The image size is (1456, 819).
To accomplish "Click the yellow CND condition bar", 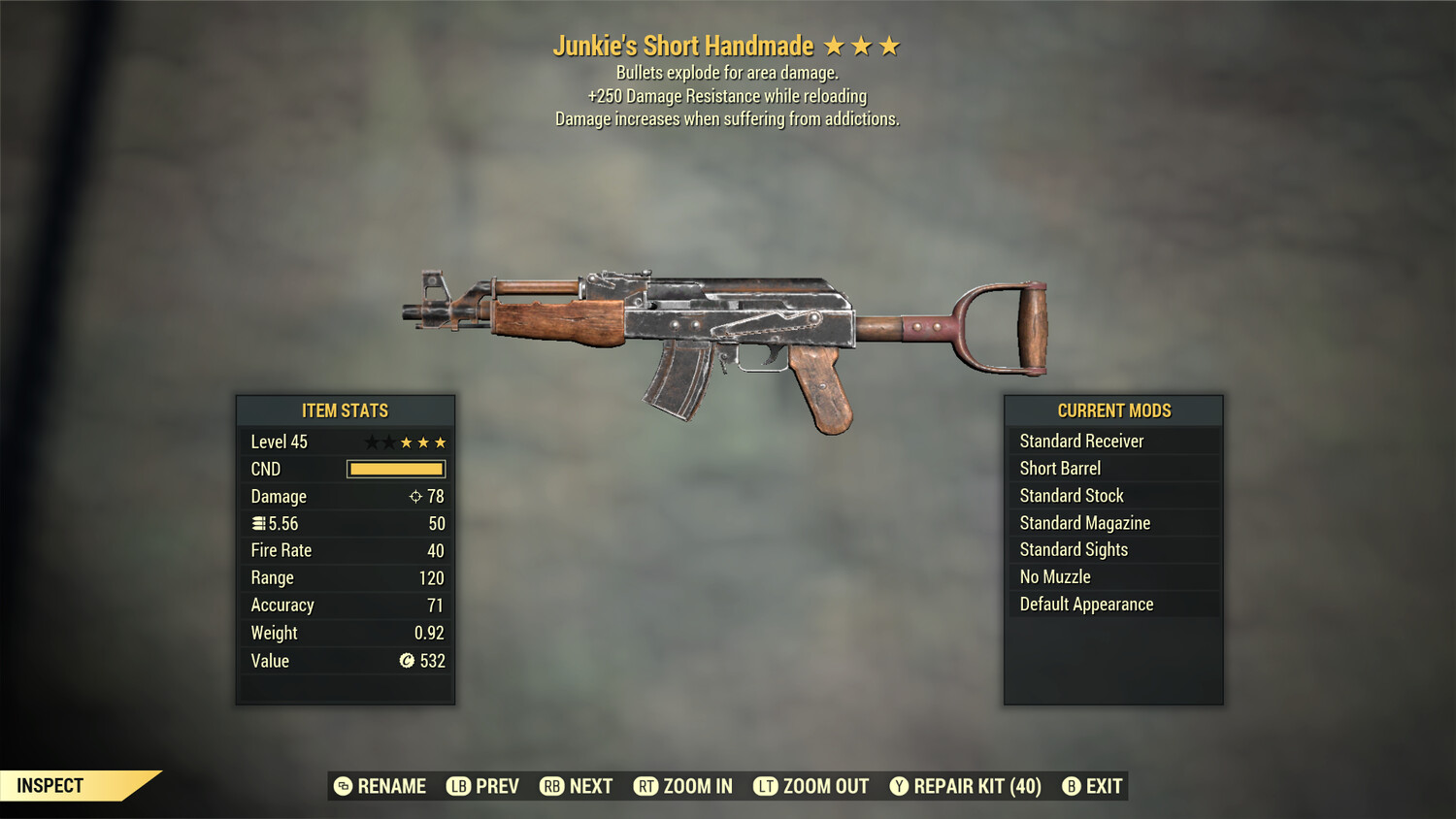I will click(395, 469).
